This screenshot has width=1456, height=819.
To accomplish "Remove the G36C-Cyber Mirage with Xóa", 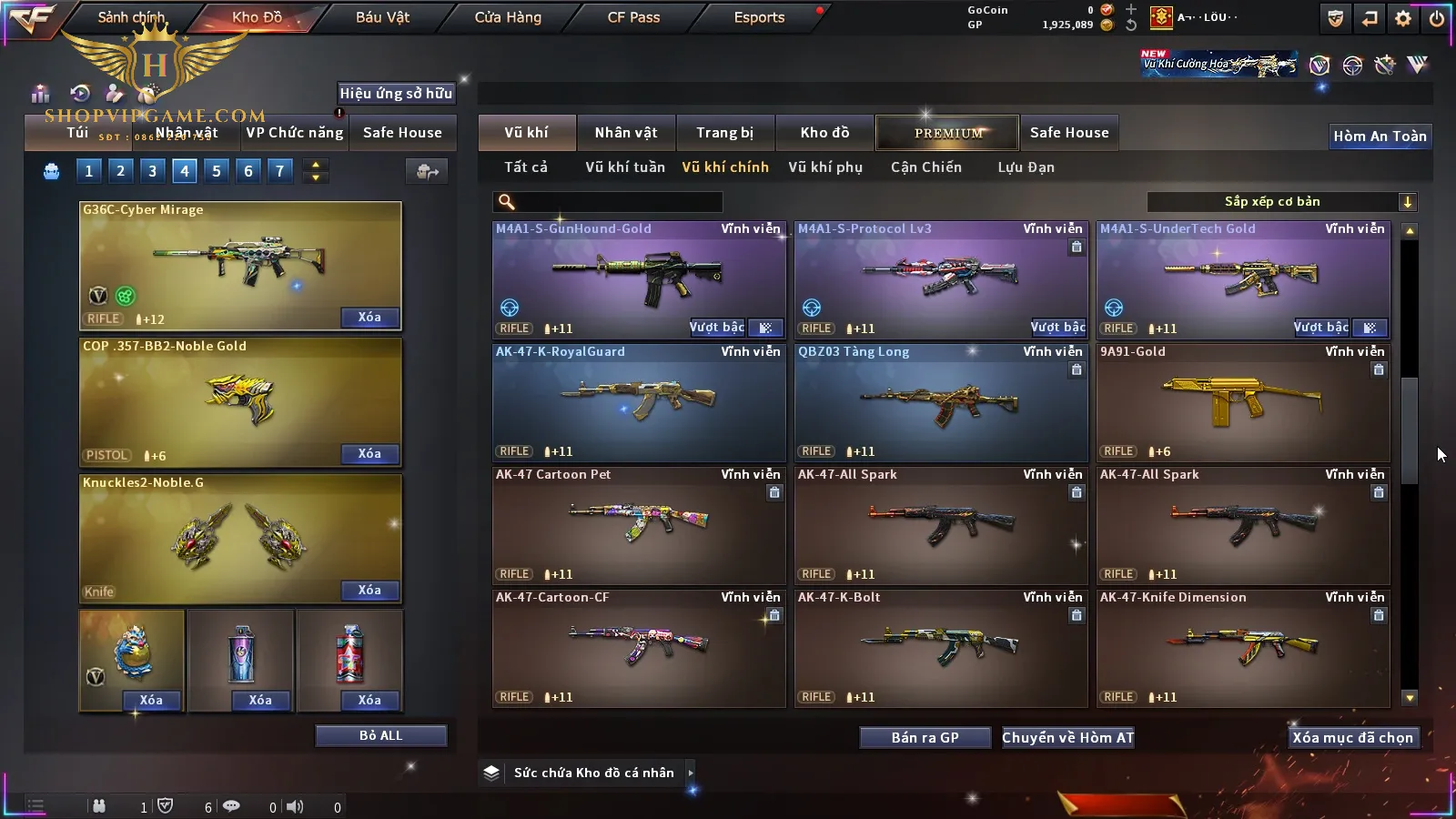I will tap(369, 318).
